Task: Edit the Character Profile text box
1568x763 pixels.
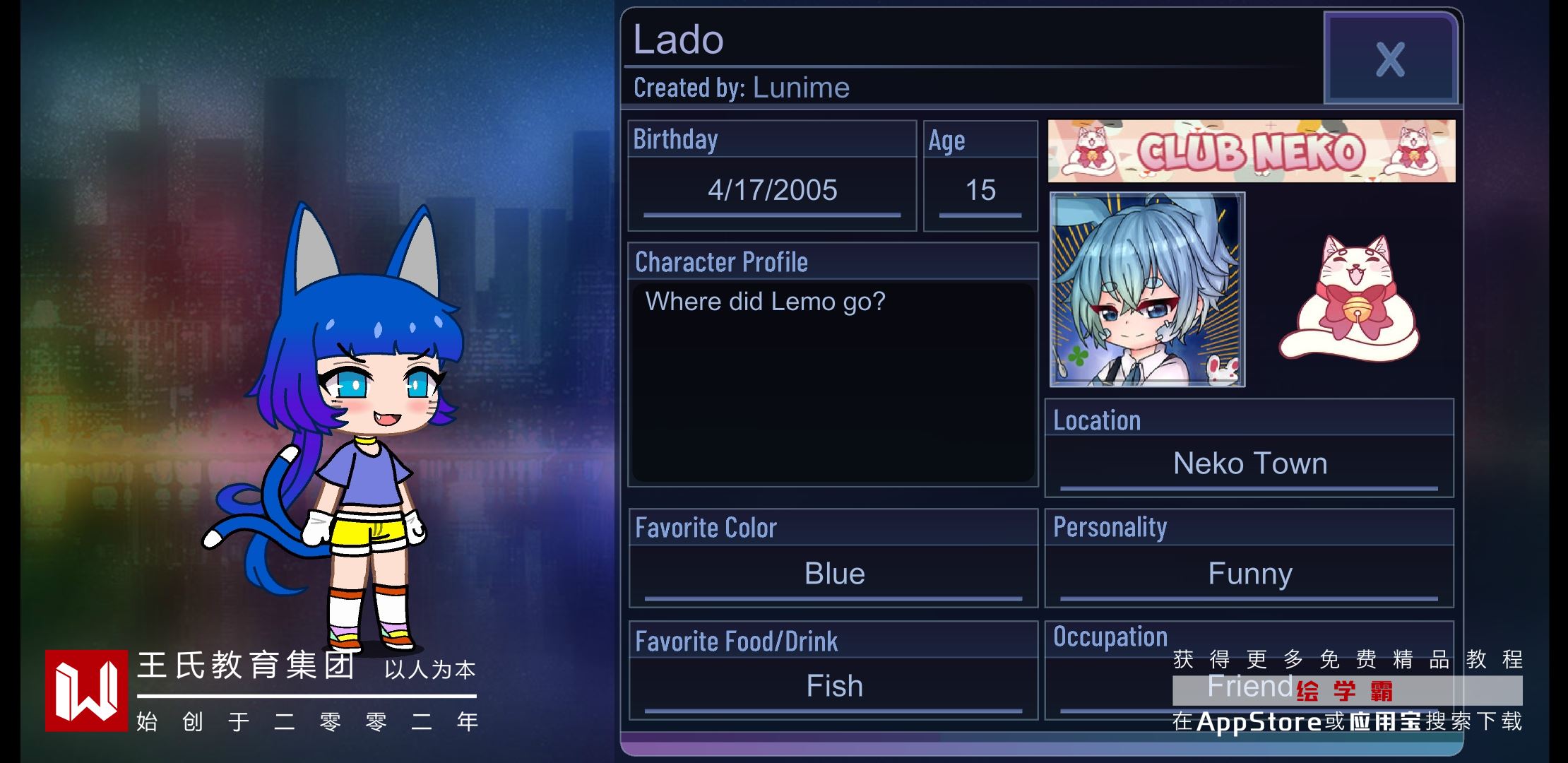Action: point(833,381)
